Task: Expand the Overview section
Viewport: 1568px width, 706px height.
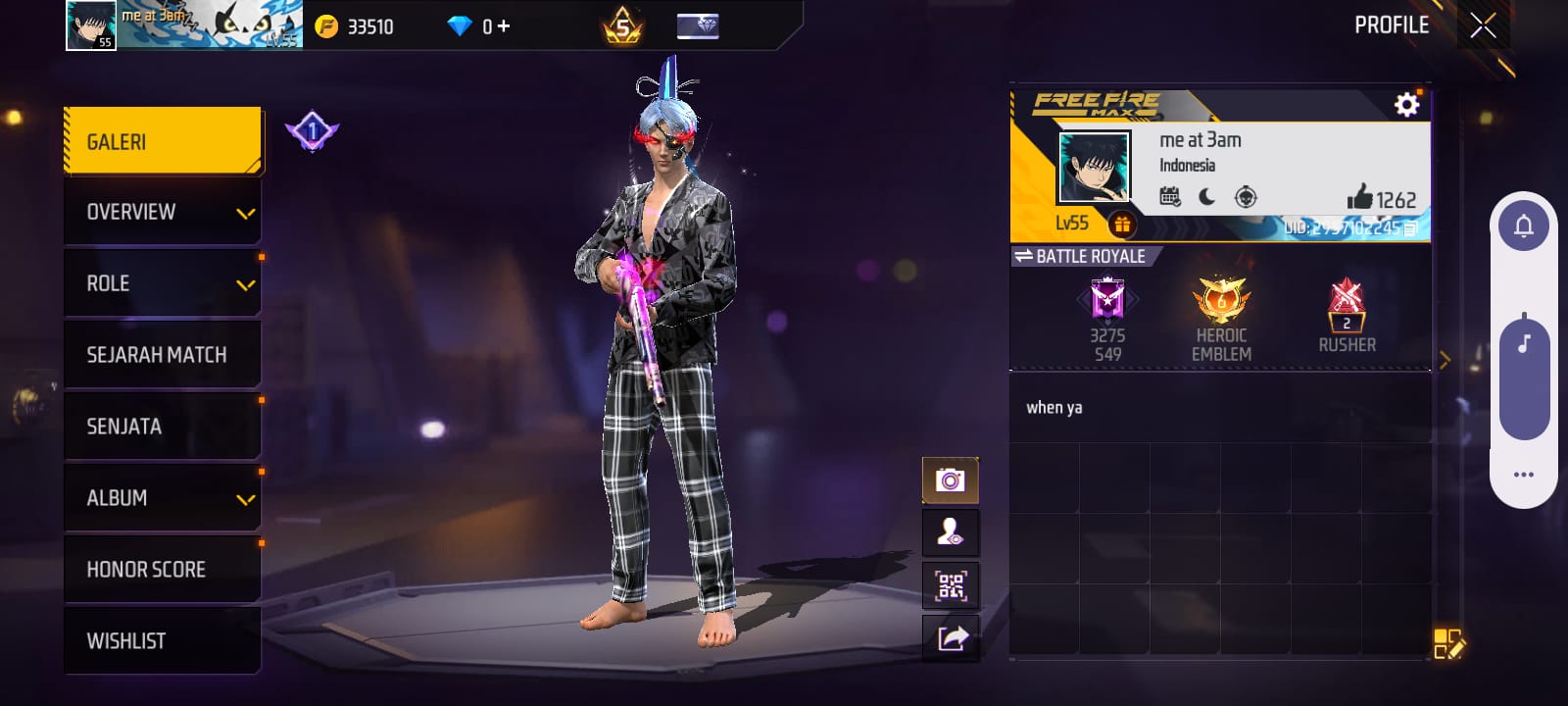Action: coord(163,213)
